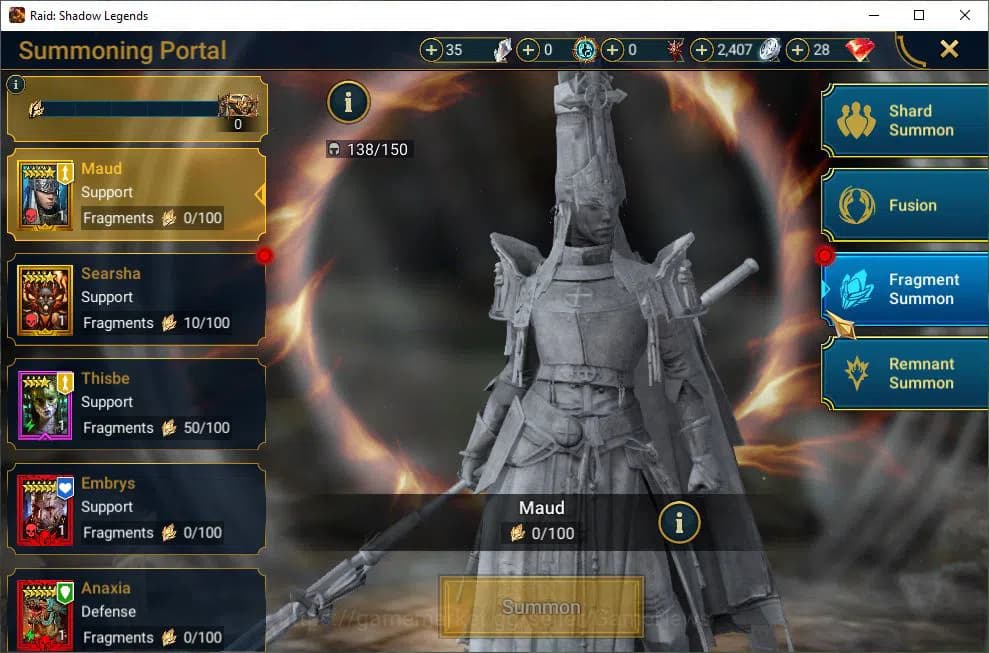Viewport: 989px width, 653px height.
Task: Select the Fragment Summon tab
Action: [x=905, y=289]
